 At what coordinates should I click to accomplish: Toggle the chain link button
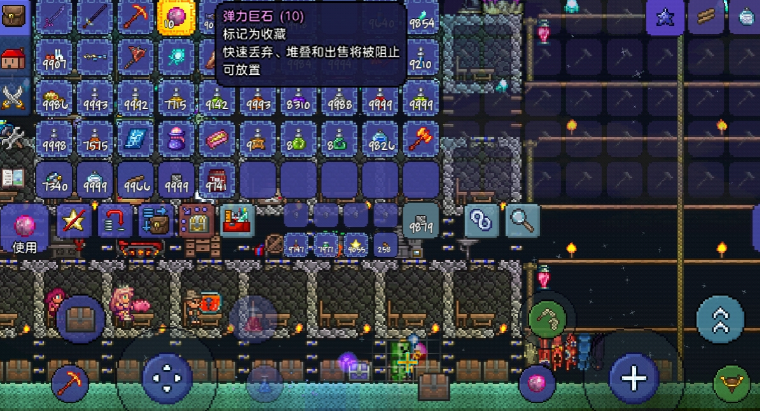(x=481, y=220)
